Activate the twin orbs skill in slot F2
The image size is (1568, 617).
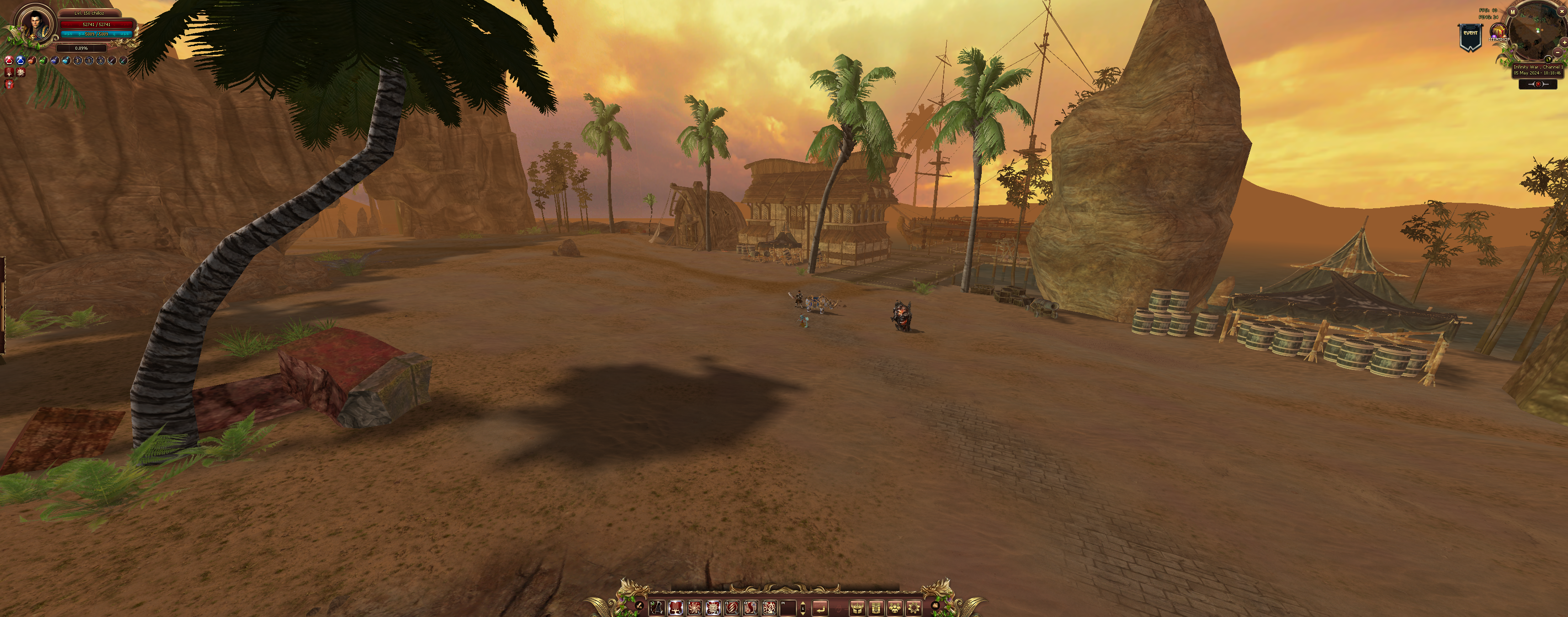coord(751,607)
